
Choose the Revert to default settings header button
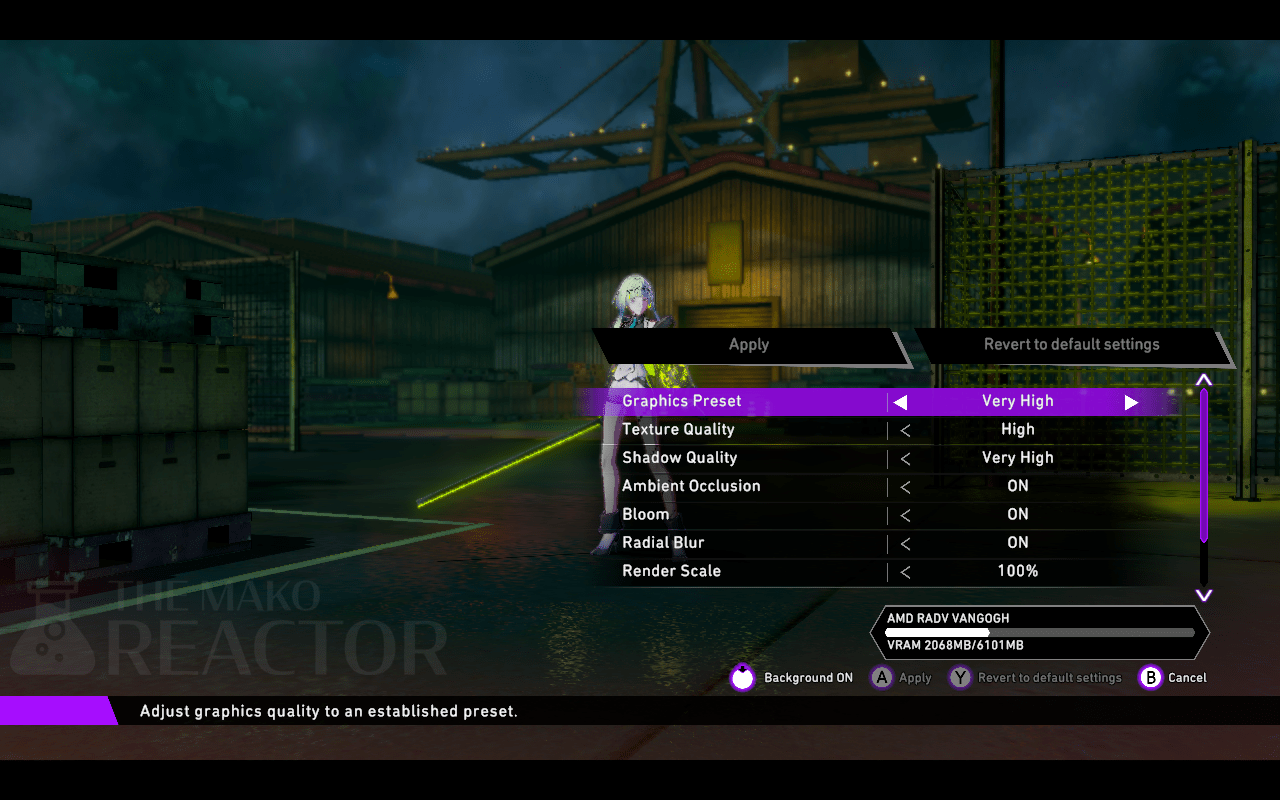[x=1071, y=345]
